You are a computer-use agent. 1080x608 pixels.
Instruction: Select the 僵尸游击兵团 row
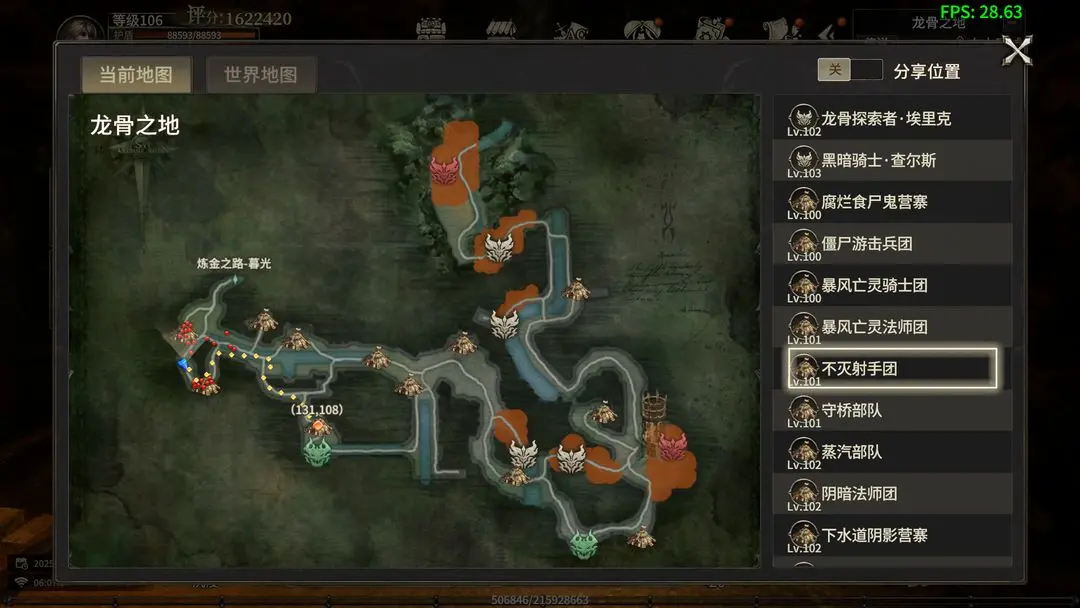click(892, 244)
